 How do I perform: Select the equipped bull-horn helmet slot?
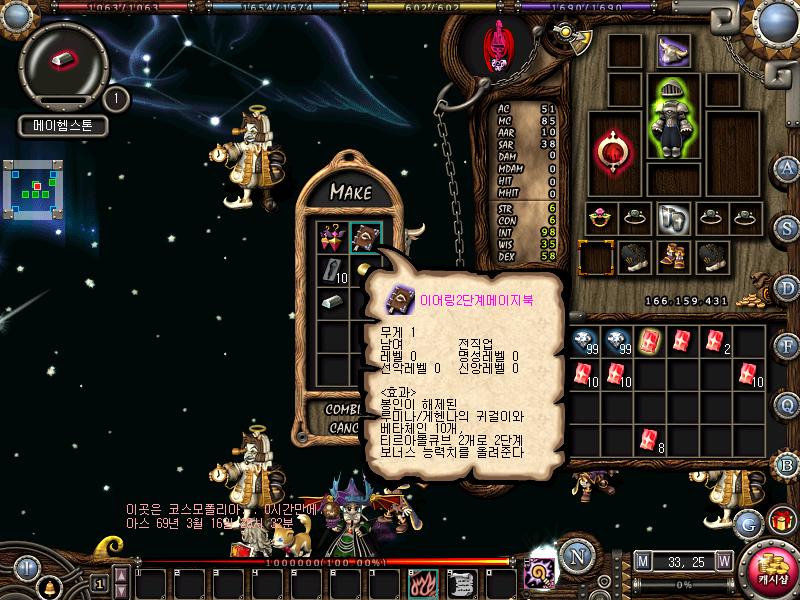(673, 50)
